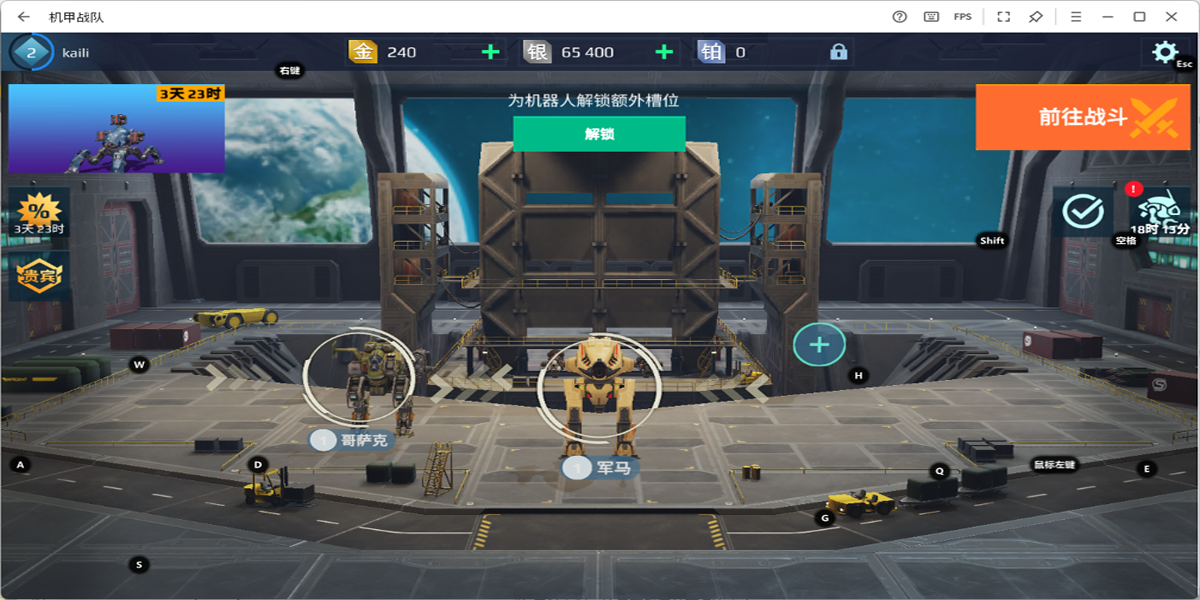Screen dimensions: 1200x600
Task: Click the locked platinum currency padlock
Action: point(838,52)
